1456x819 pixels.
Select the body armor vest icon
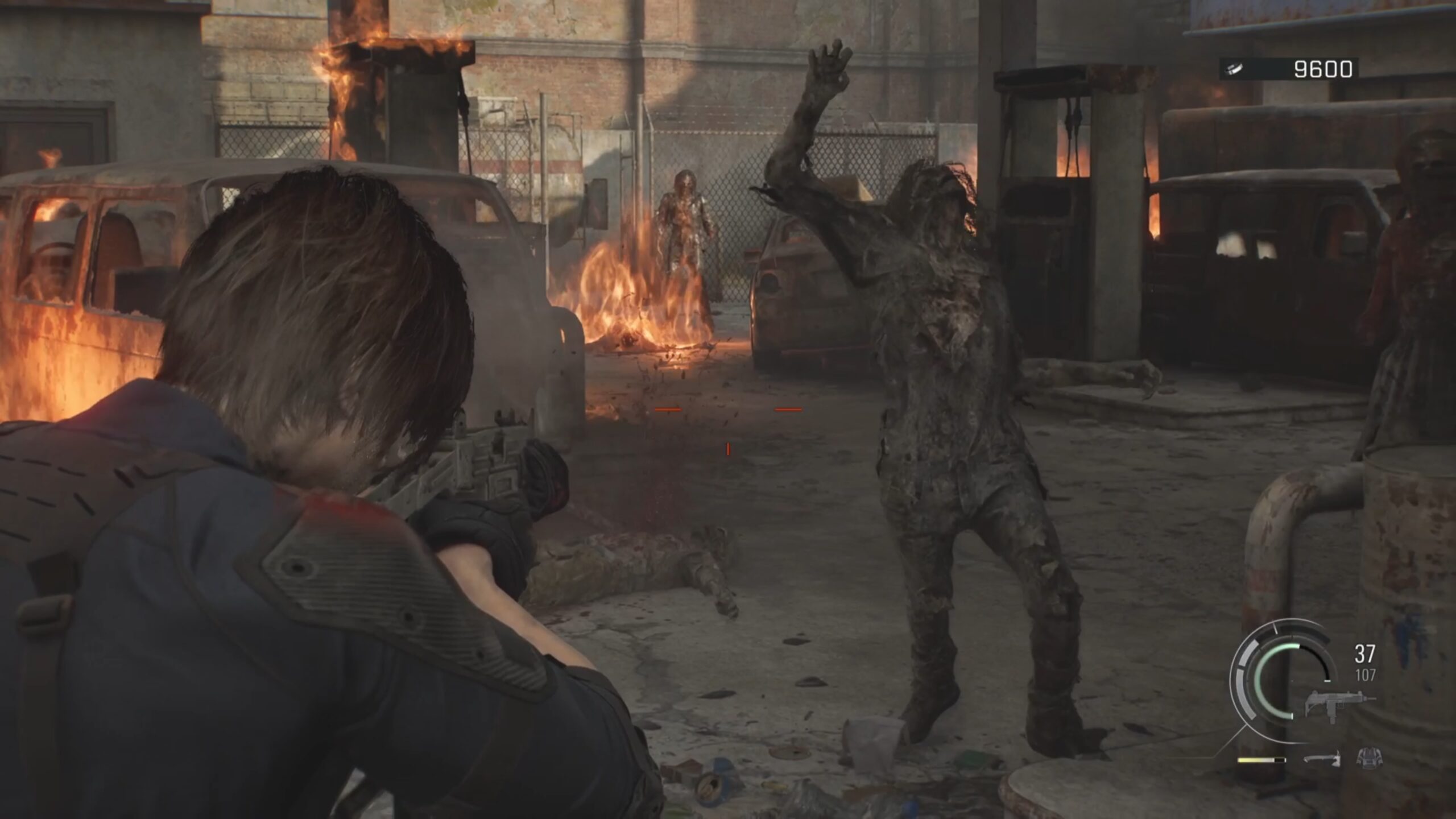coord(1370,758)
